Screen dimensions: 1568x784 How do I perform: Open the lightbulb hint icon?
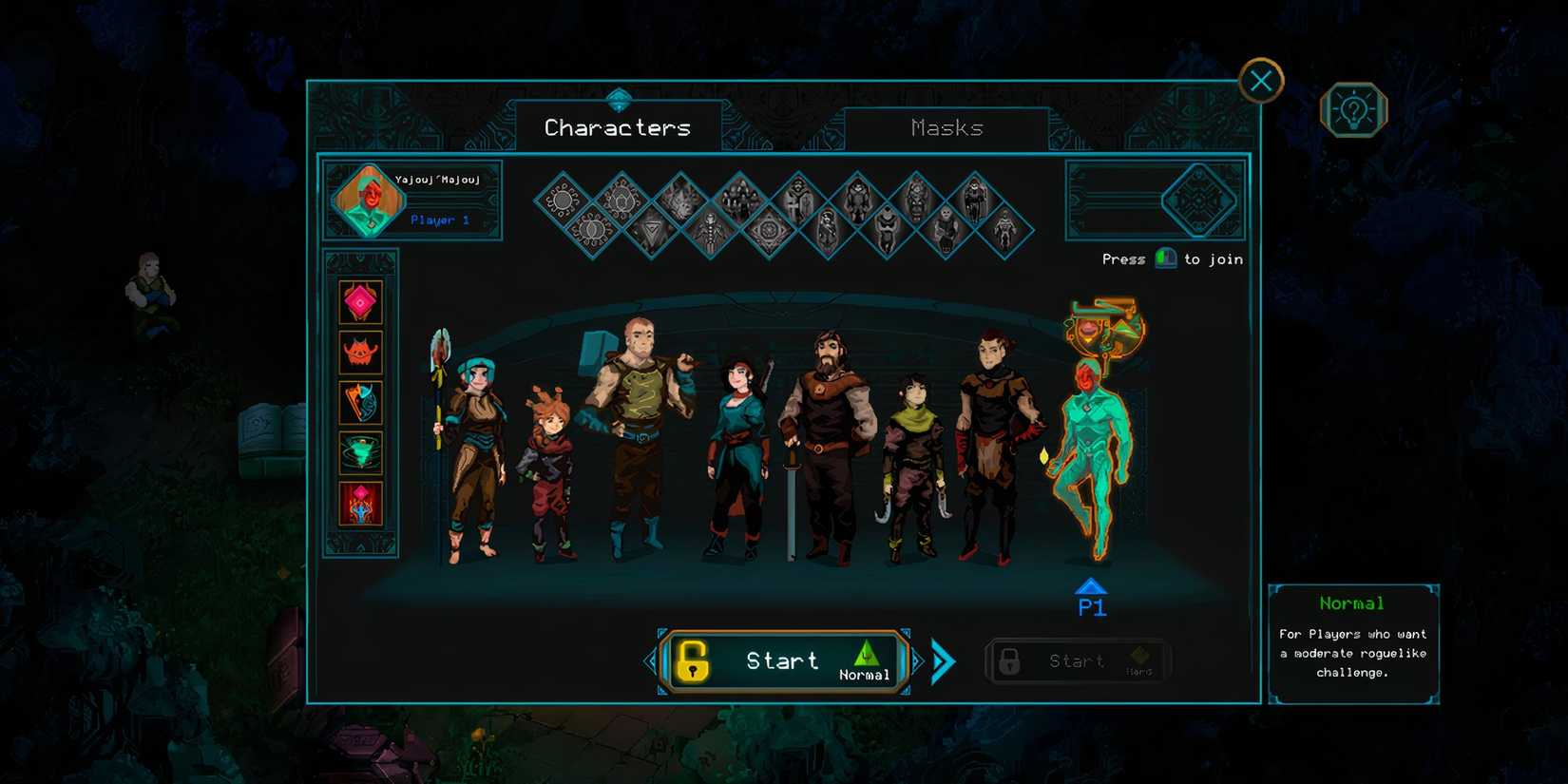1353,110
